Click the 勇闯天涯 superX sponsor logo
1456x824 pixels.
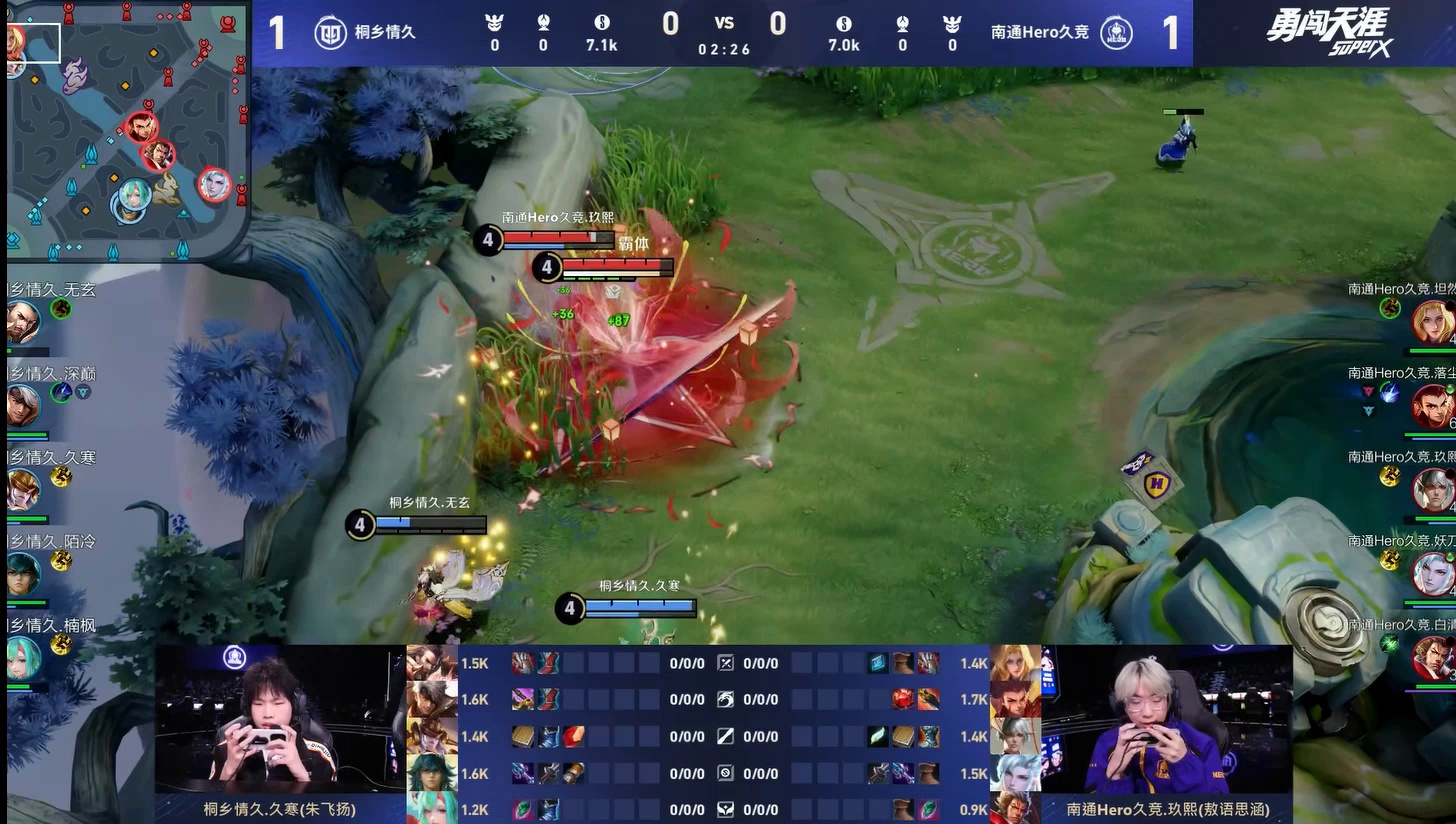click(1328, 32)
